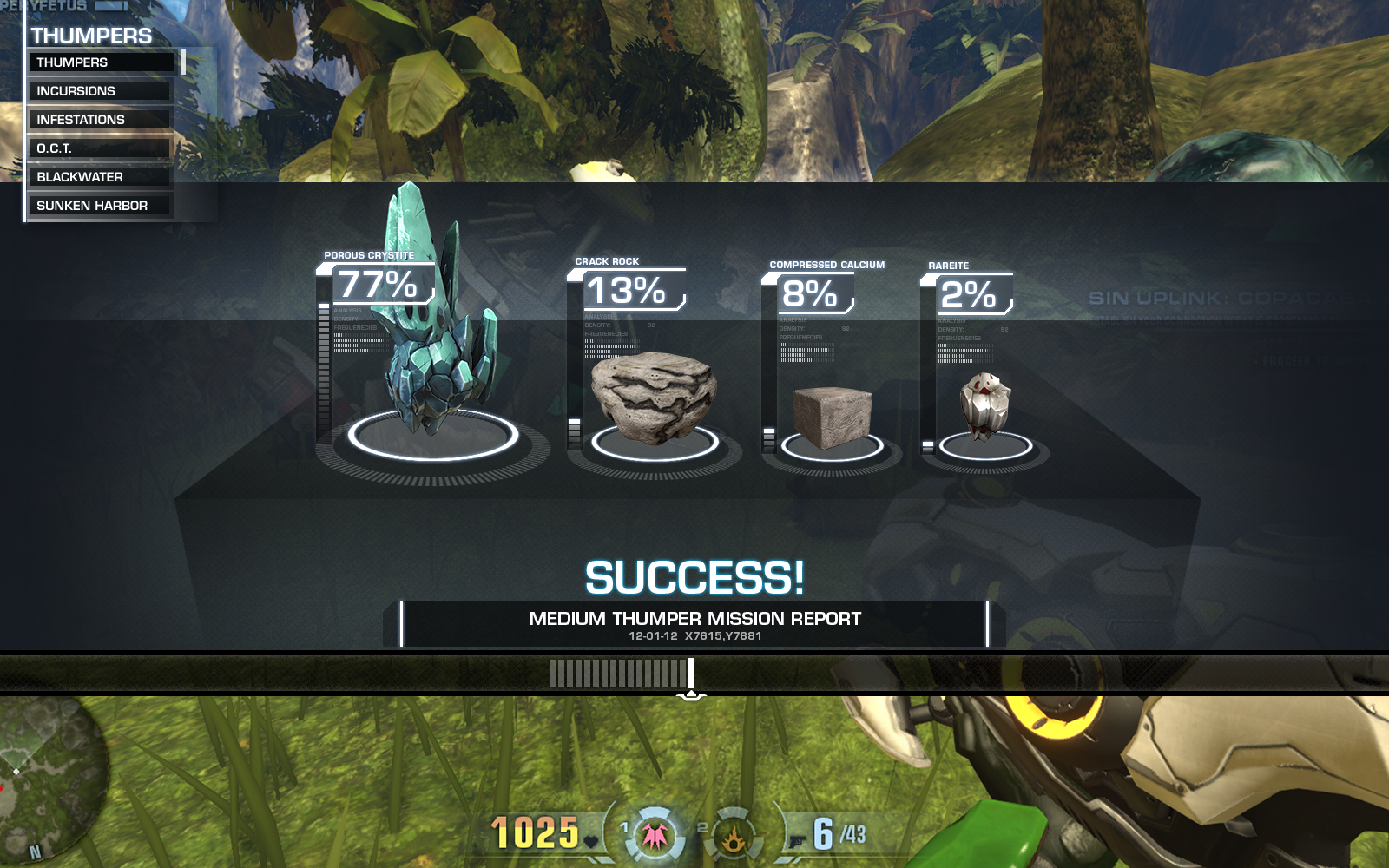Select the O.C.T. menu entry

(101, 148)
